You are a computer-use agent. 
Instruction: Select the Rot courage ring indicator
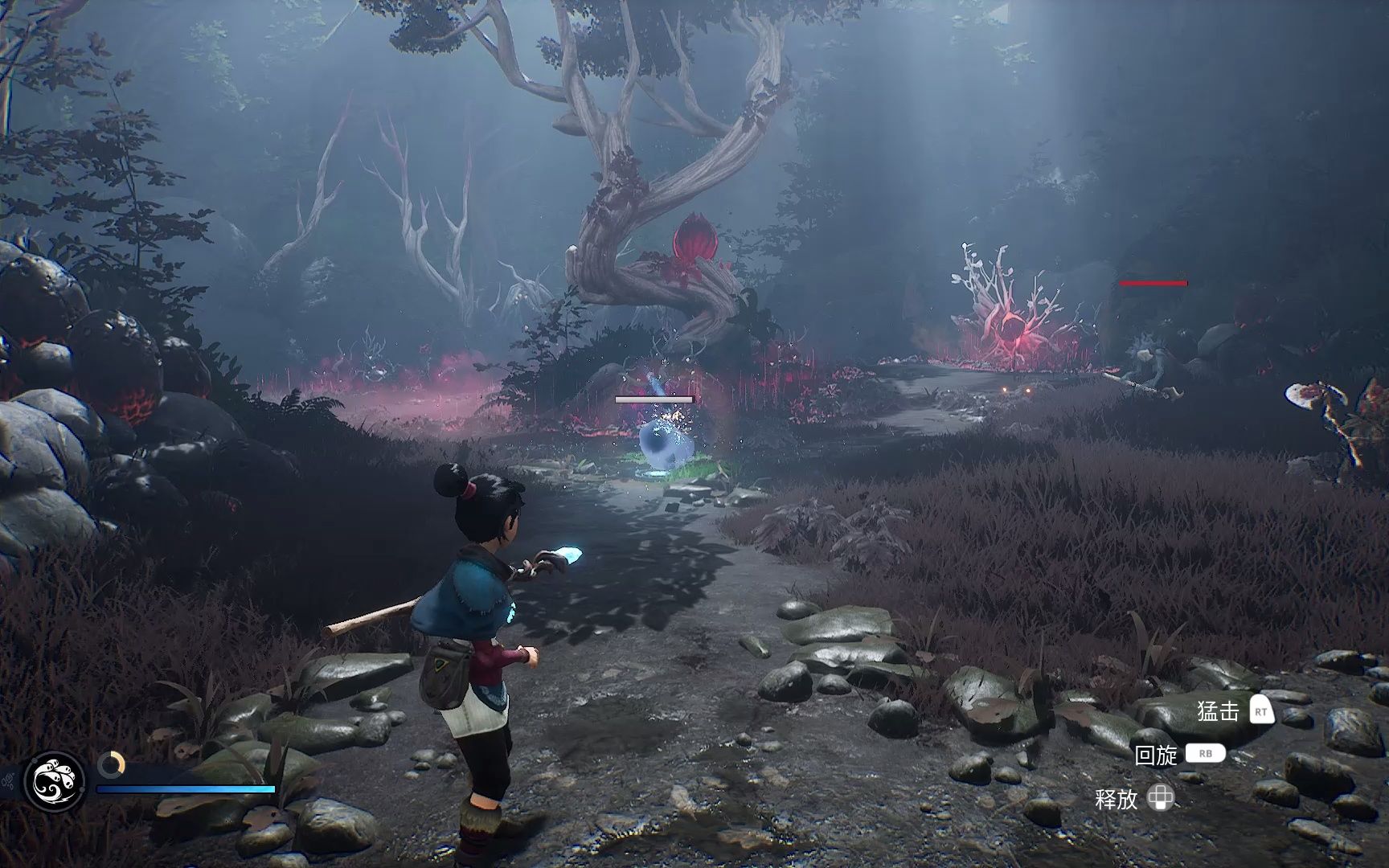[x=112, y=764]
